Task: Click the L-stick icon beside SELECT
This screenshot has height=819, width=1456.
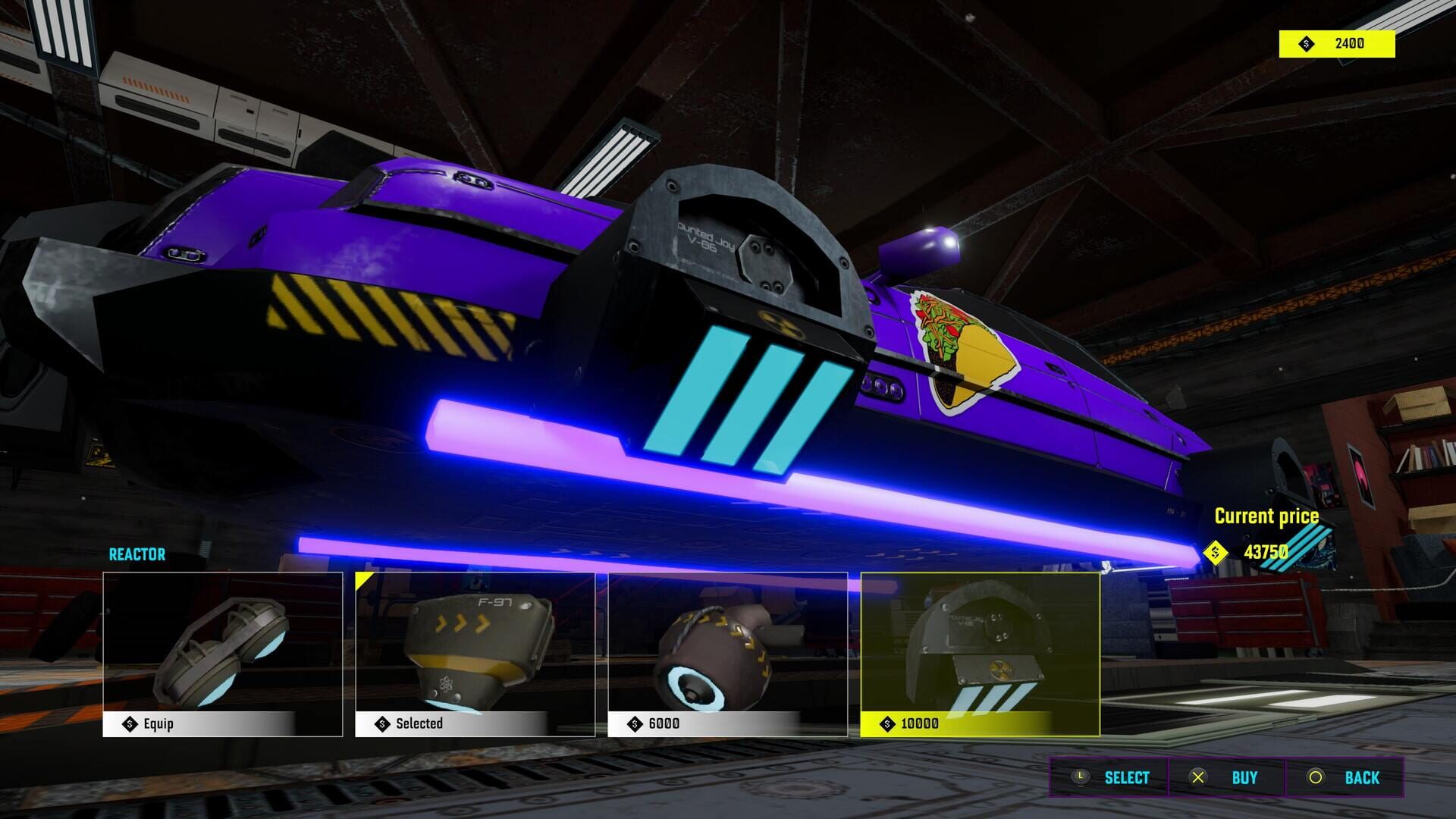Action: 1080,777
